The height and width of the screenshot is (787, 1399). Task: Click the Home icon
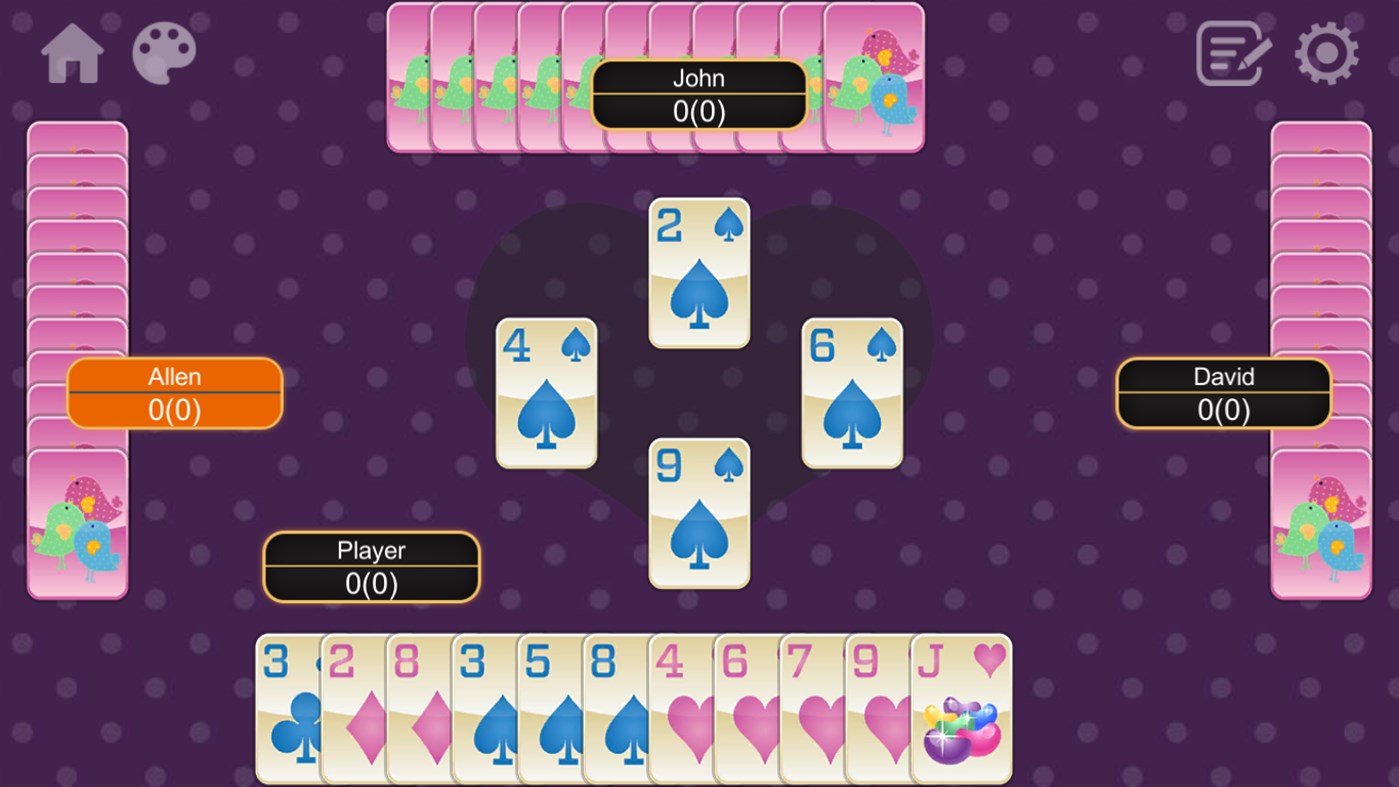point(70,54)
